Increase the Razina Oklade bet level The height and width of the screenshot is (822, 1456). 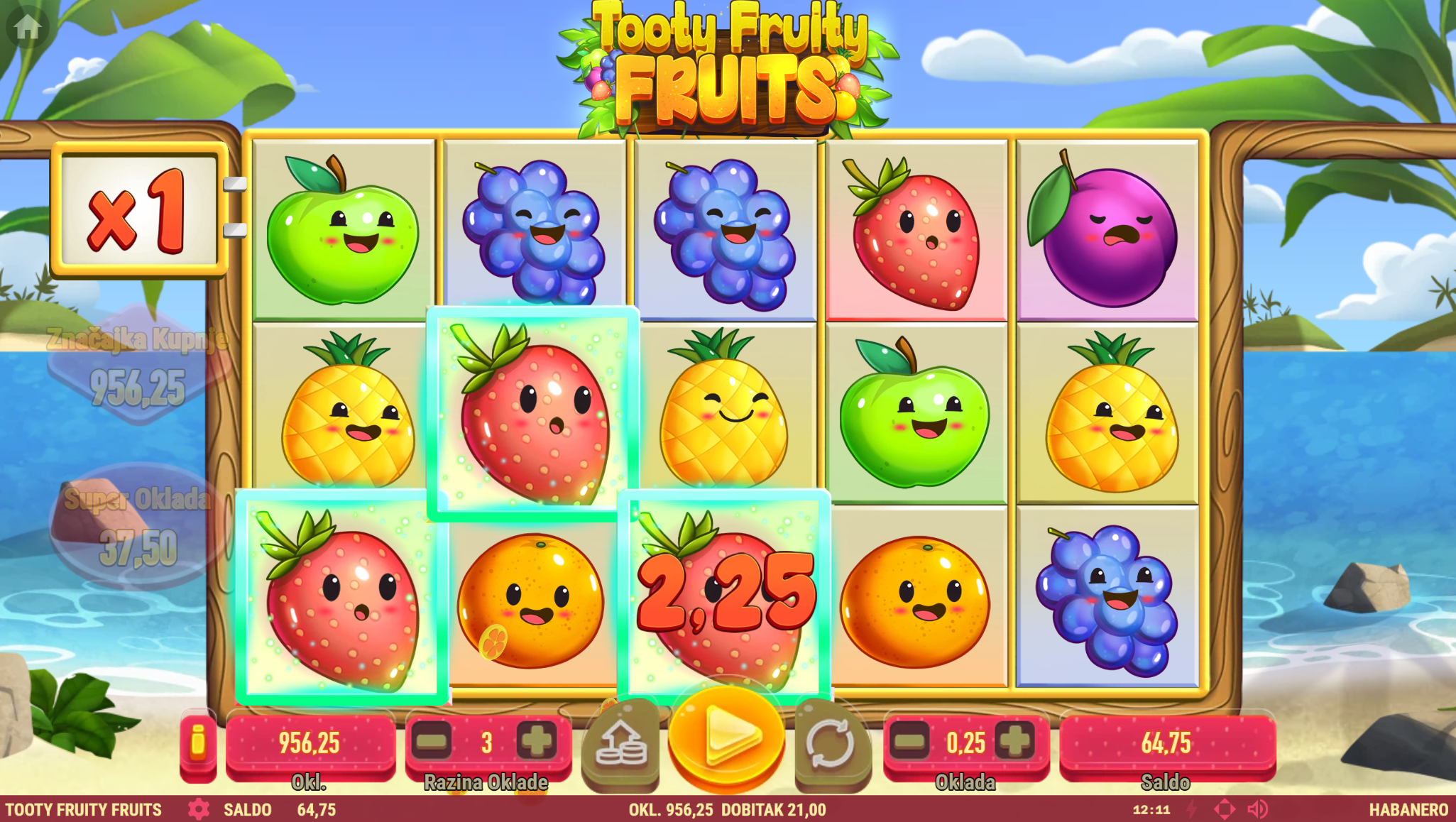(537, 742)
